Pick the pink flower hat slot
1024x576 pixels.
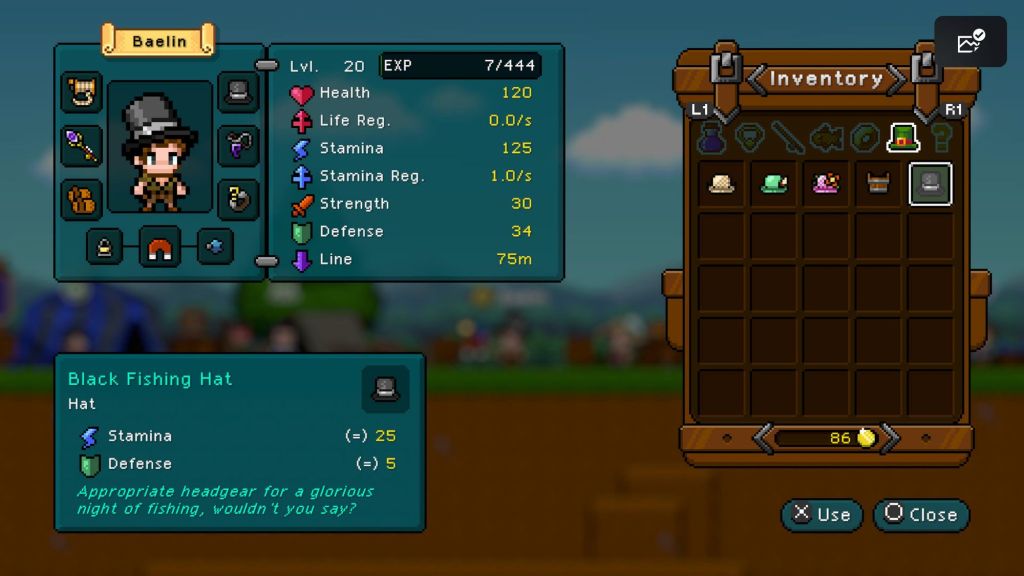(826, 184)
